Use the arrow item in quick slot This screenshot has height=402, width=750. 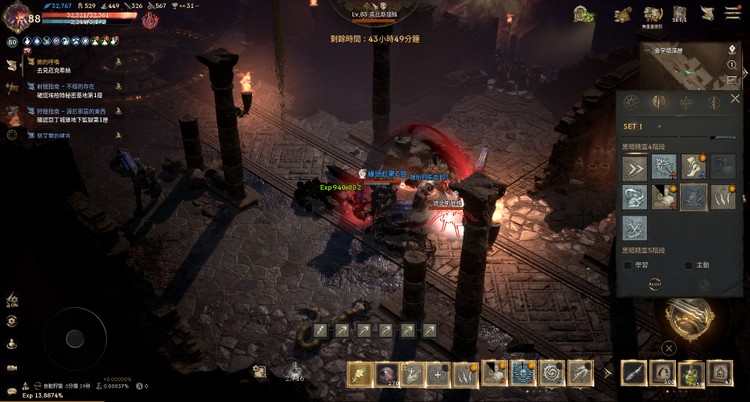click(x=634, y=374)
